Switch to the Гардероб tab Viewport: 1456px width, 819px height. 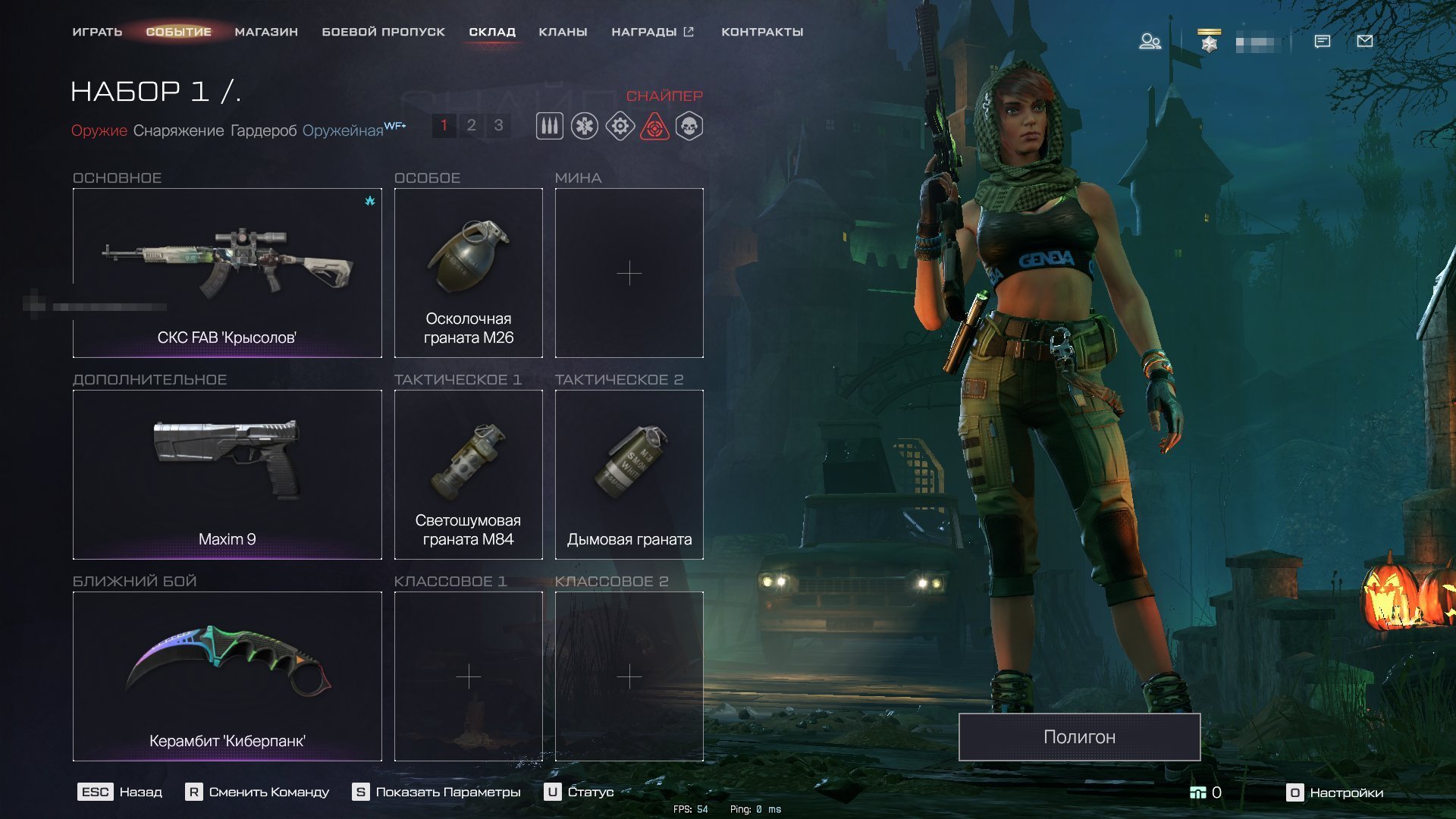click(x=263, y=130)
